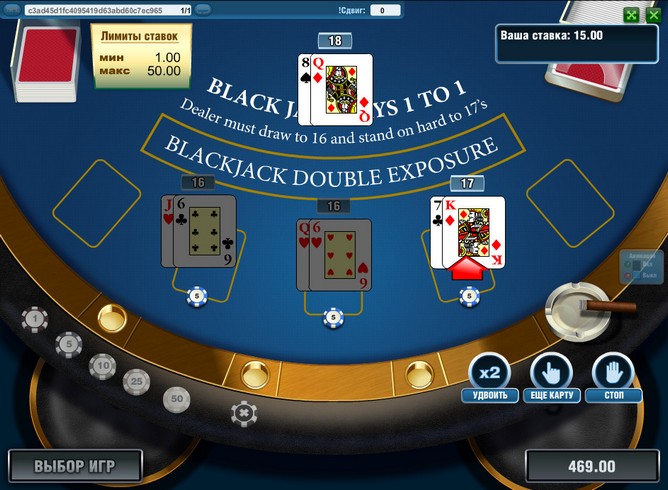Click the clear-bets chip with the X
The image size is (668, 490).
(241, 411)
